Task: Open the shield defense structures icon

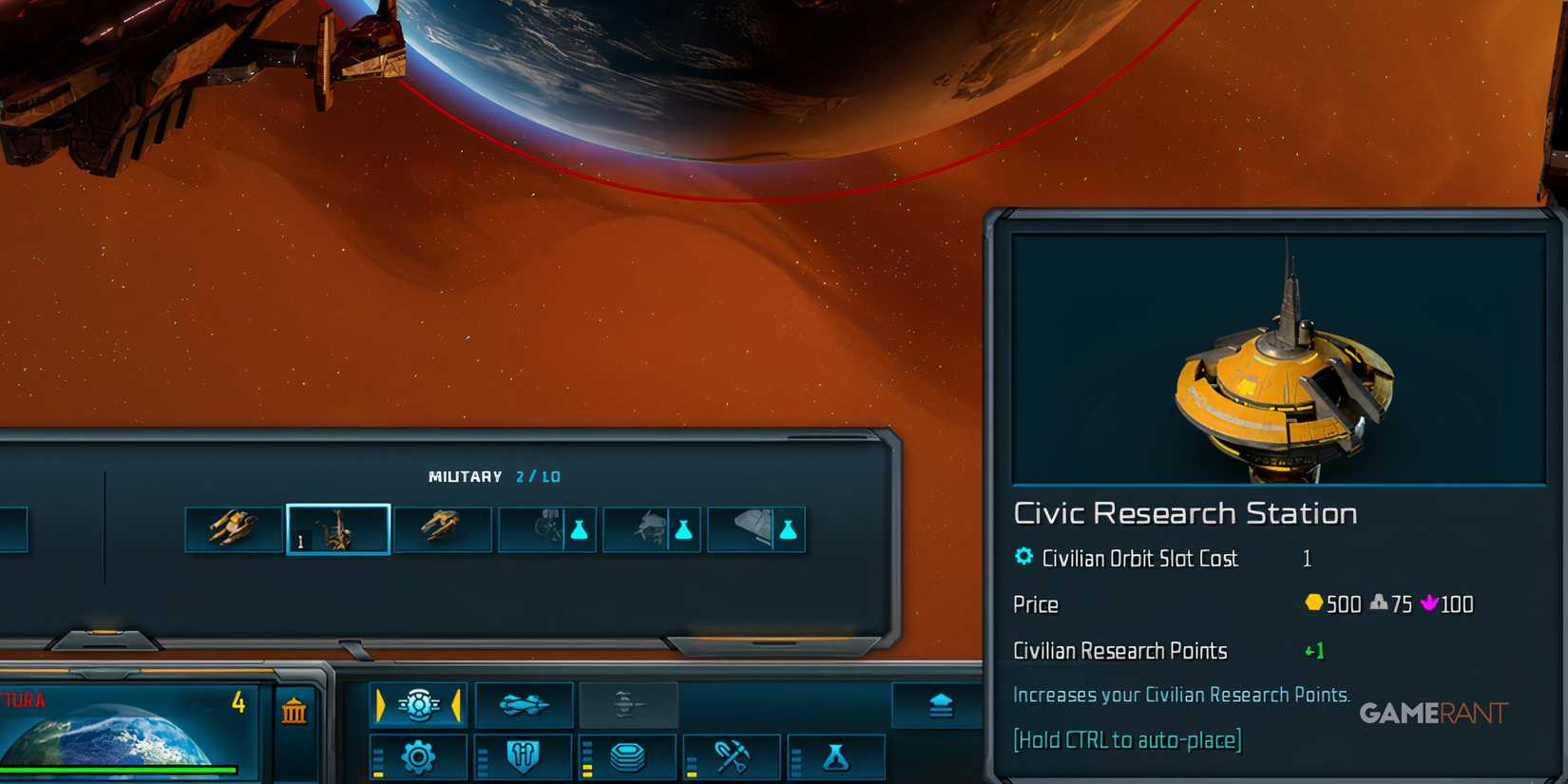Action: 524,757
